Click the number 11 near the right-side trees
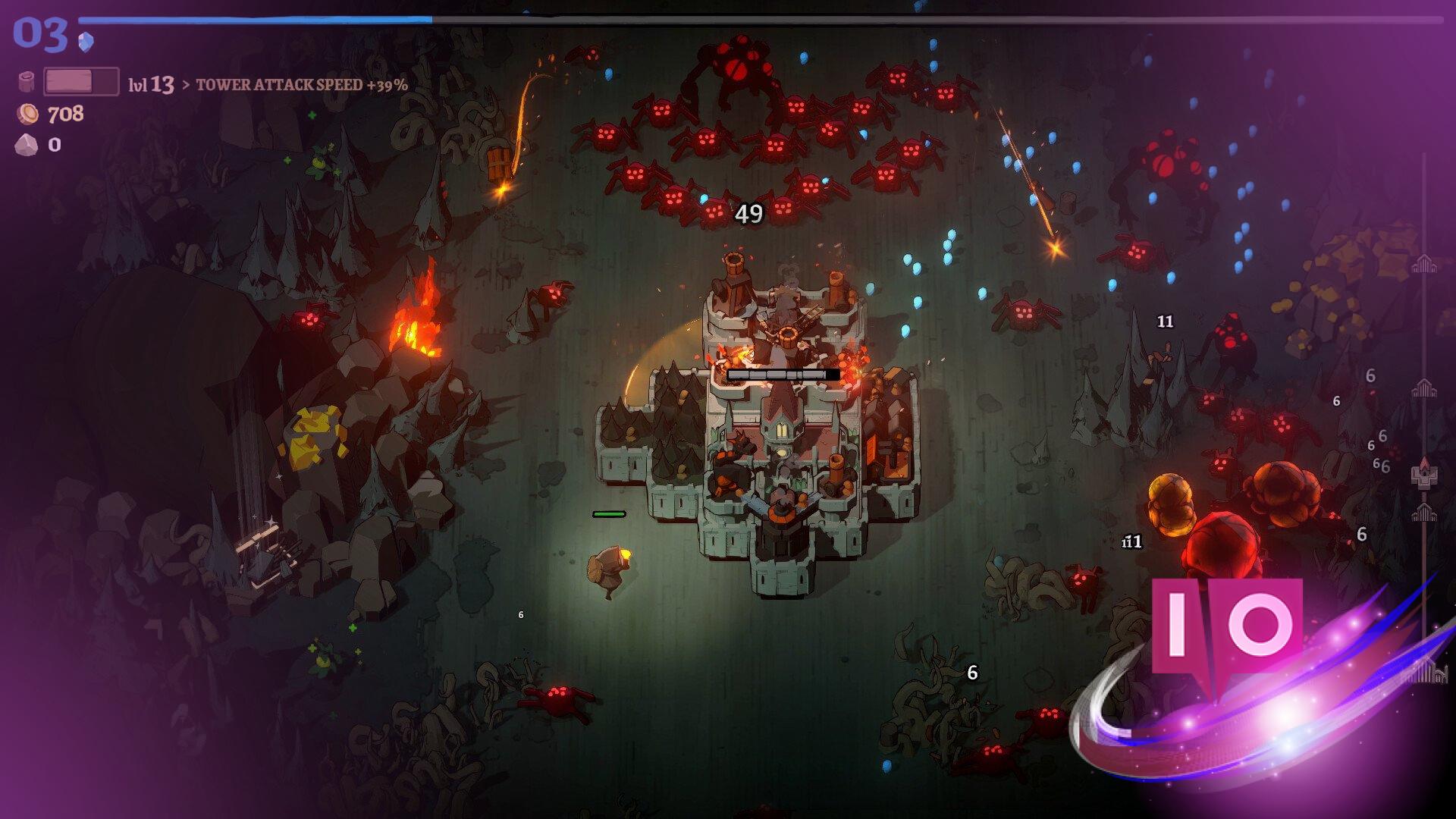The width and height of the screenshot is (1456, 819). pyautogui.click(x=1164, y=322)
